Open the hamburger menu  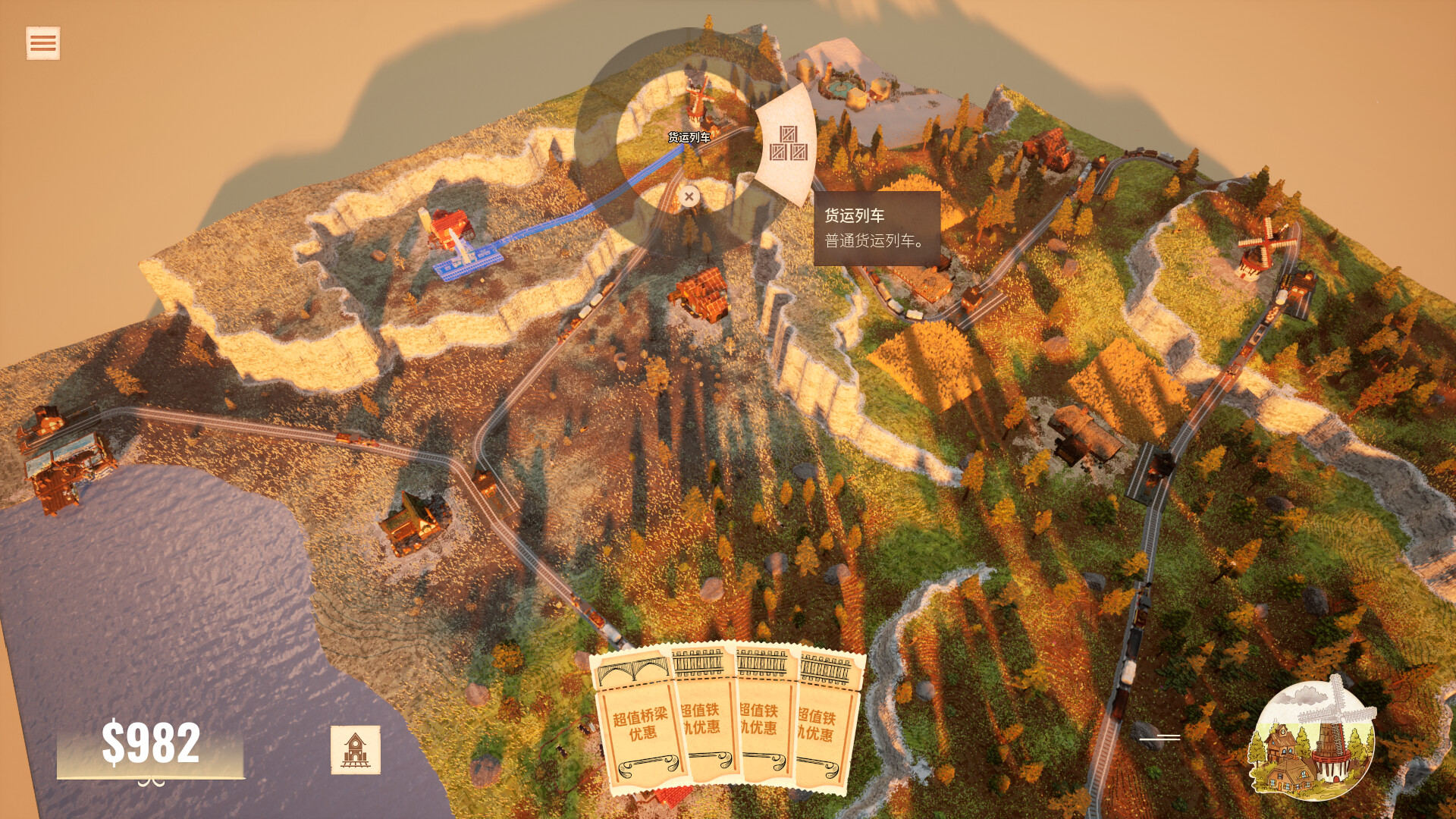coord(42,43)
